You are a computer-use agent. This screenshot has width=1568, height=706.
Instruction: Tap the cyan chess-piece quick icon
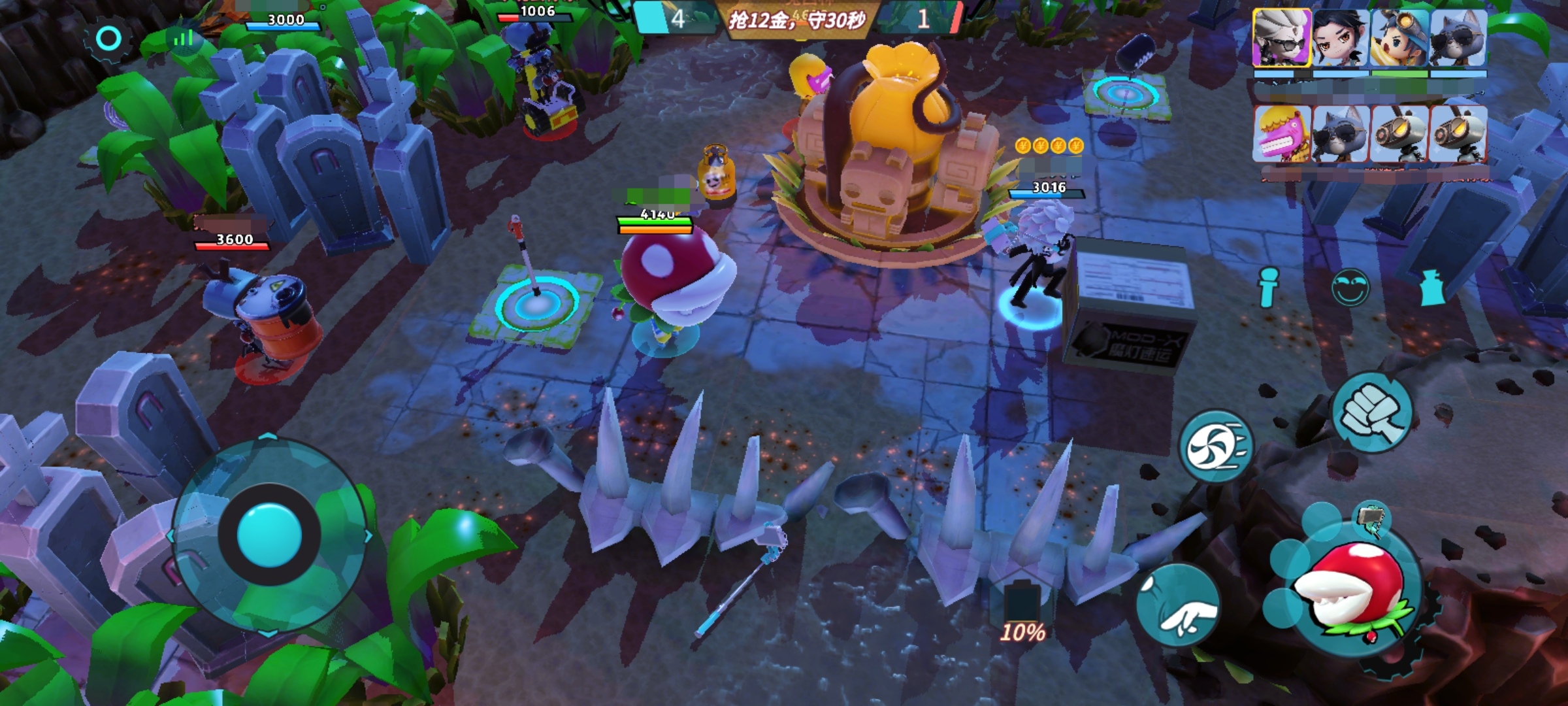[x=1431, y=288]
